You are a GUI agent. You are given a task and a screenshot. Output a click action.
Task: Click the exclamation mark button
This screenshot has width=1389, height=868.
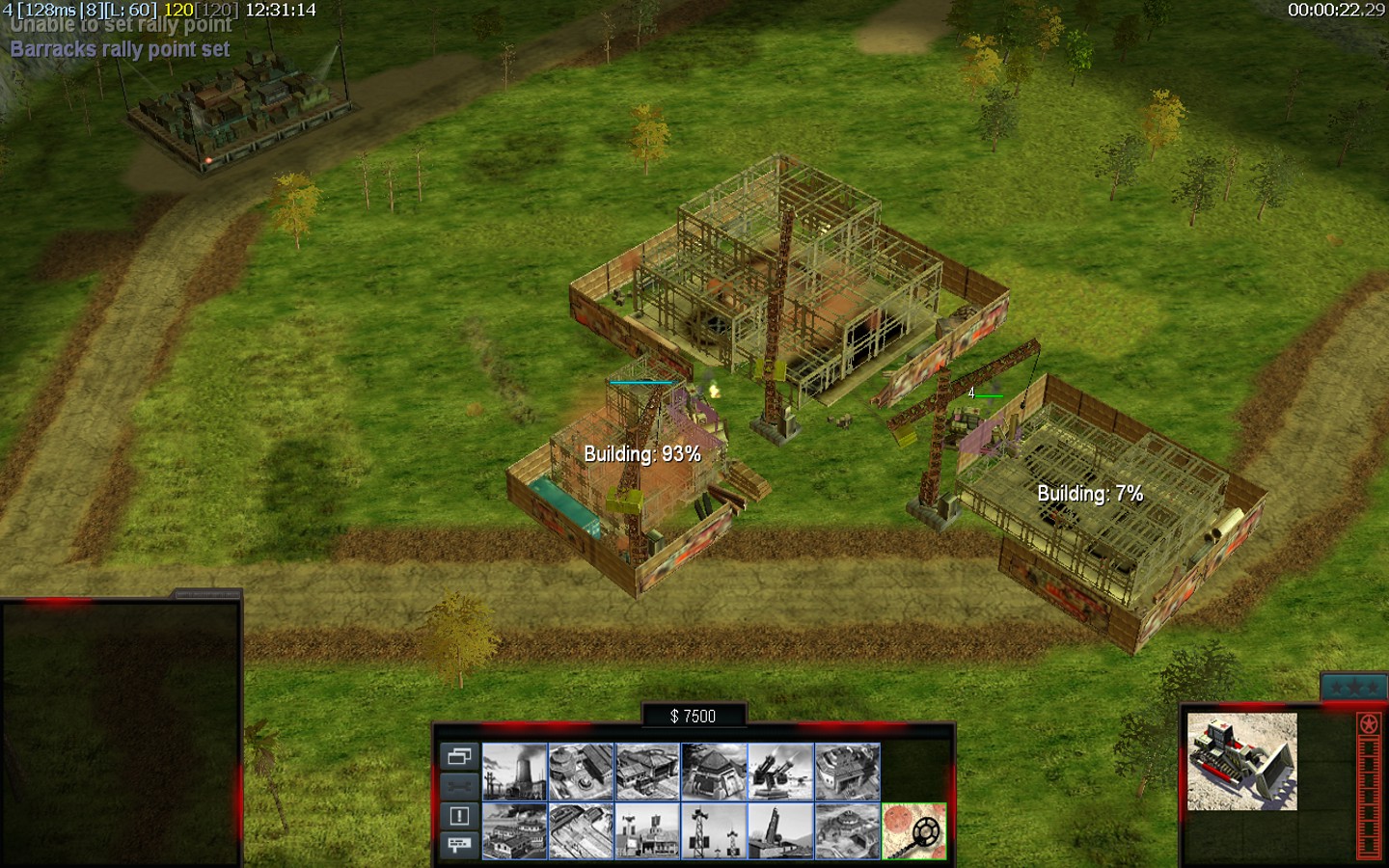click(459, 816)
